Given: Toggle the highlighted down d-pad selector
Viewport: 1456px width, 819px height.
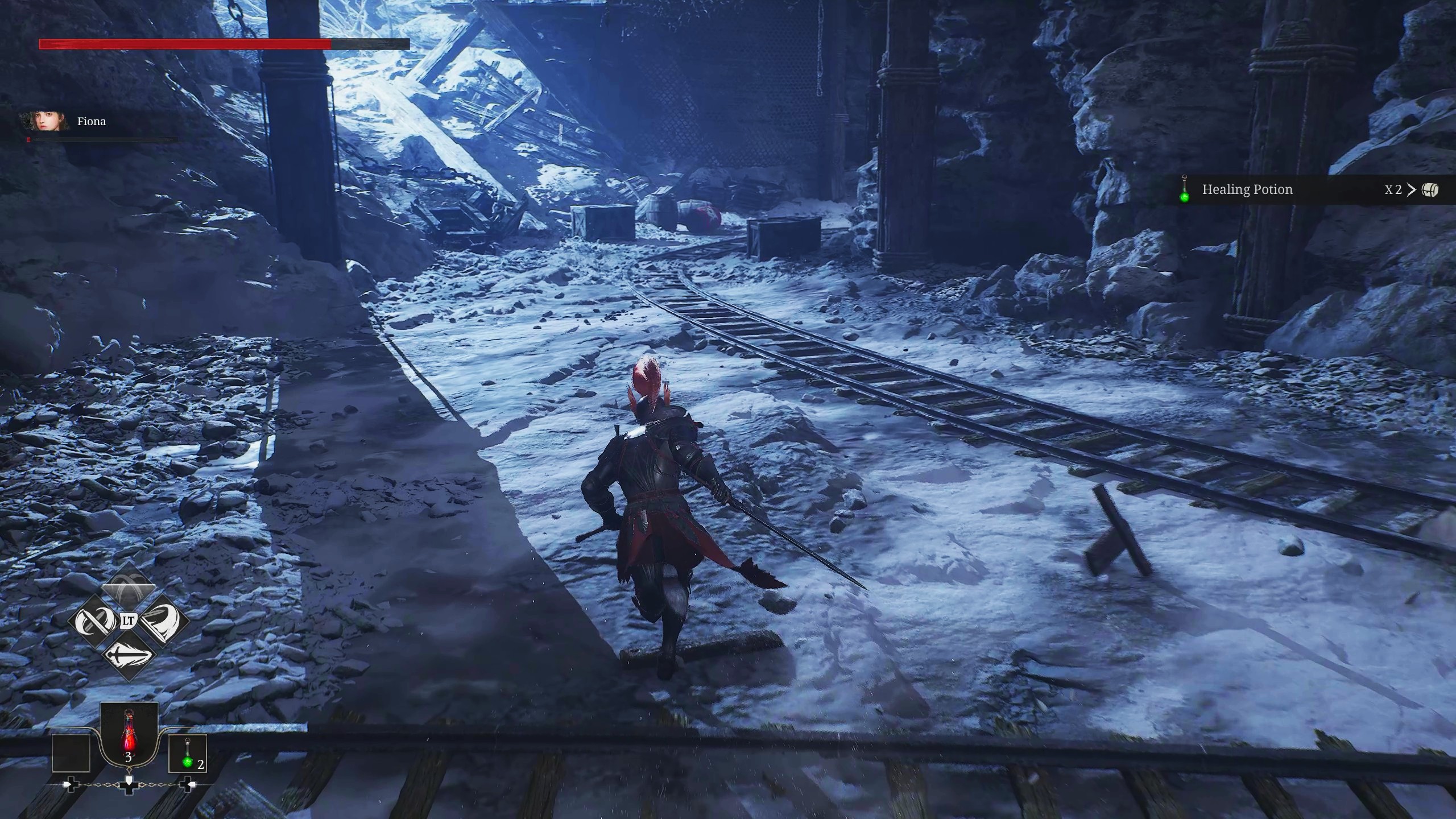Looking at the screenshot, I should coord(130,786).
